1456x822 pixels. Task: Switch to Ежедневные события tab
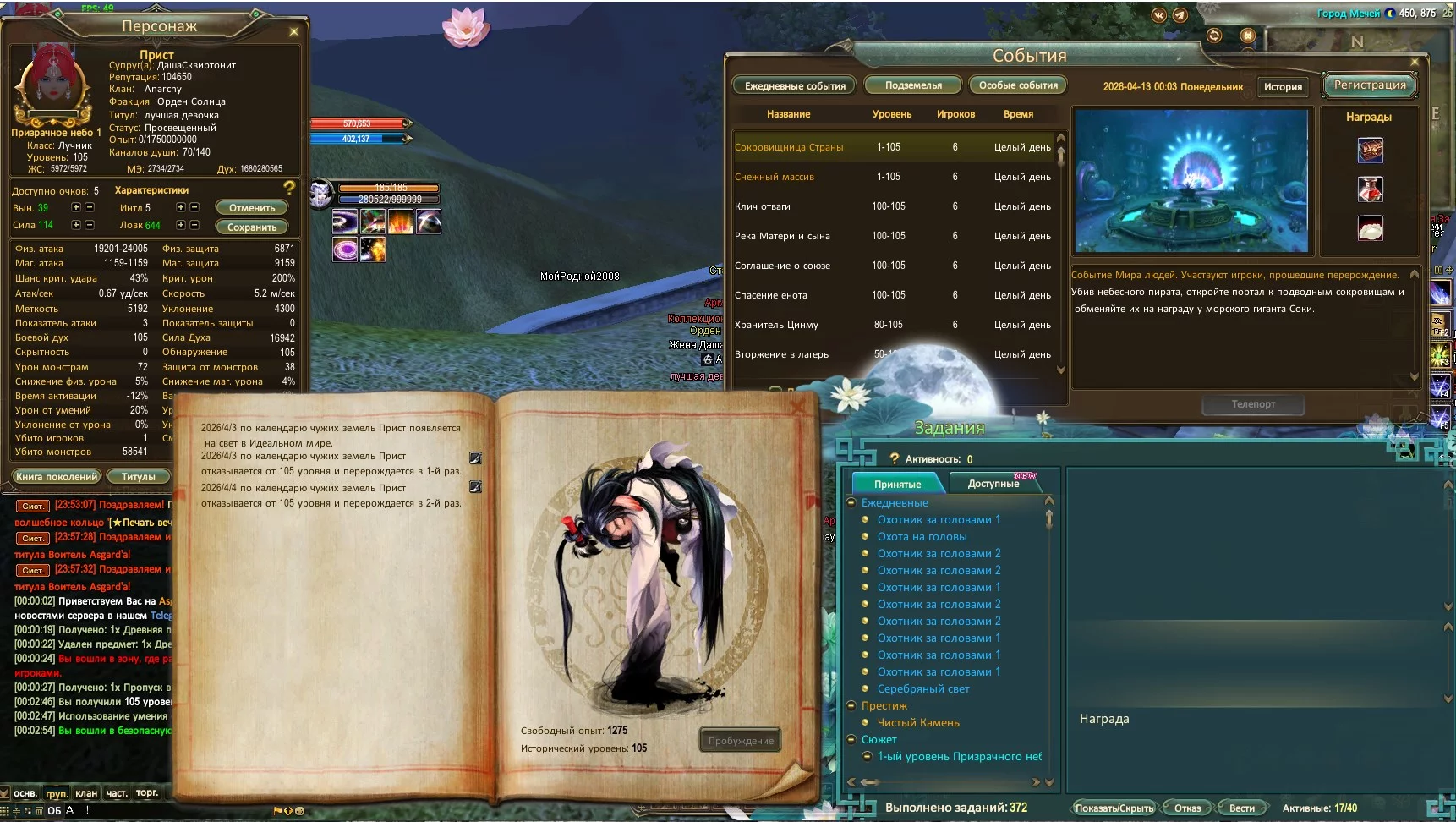[795, 86]
